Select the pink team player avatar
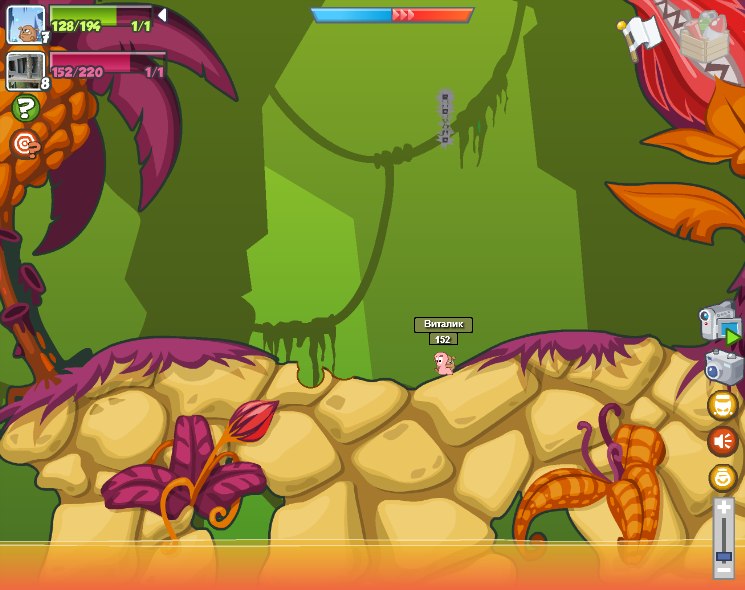Image resolution: width=745 pixels, height=590 pixels. pyautogui.click(x=25, y=70)
